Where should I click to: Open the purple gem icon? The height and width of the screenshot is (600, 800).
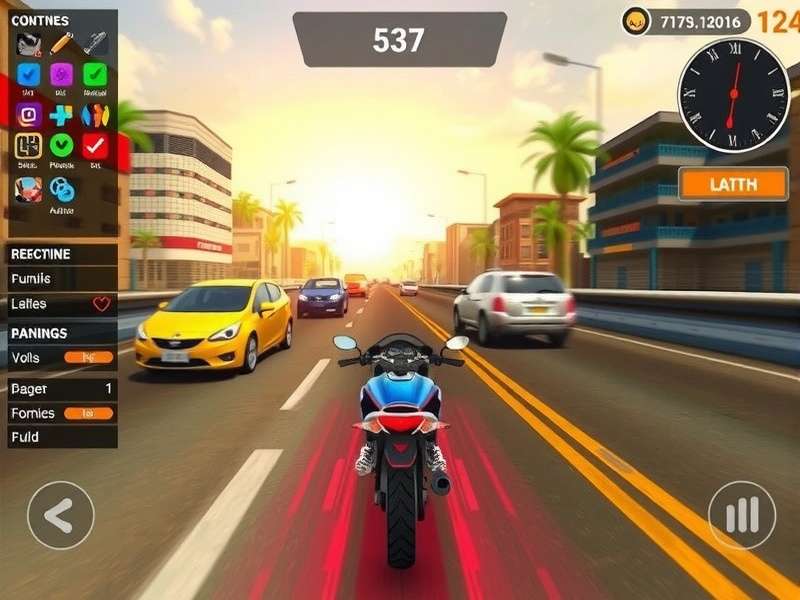coord(62,75)
